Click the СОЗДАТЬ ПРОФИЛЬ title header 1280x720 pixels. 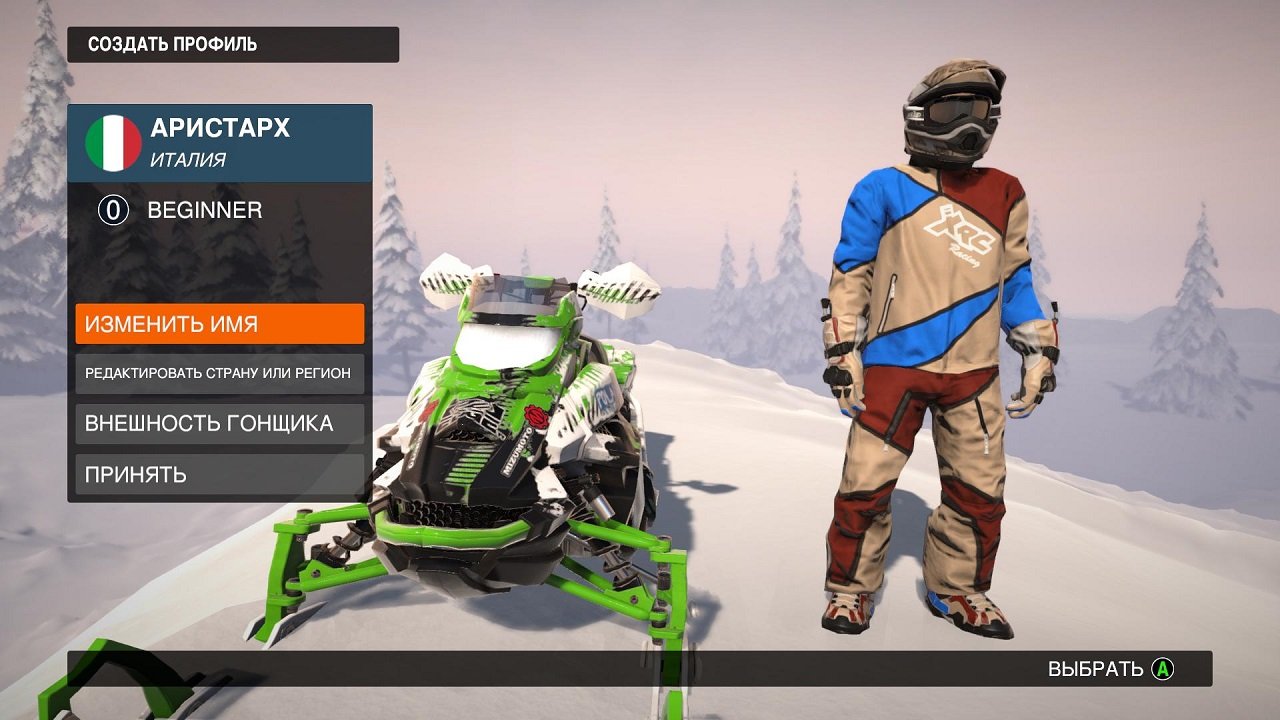[x=171, y=44]
